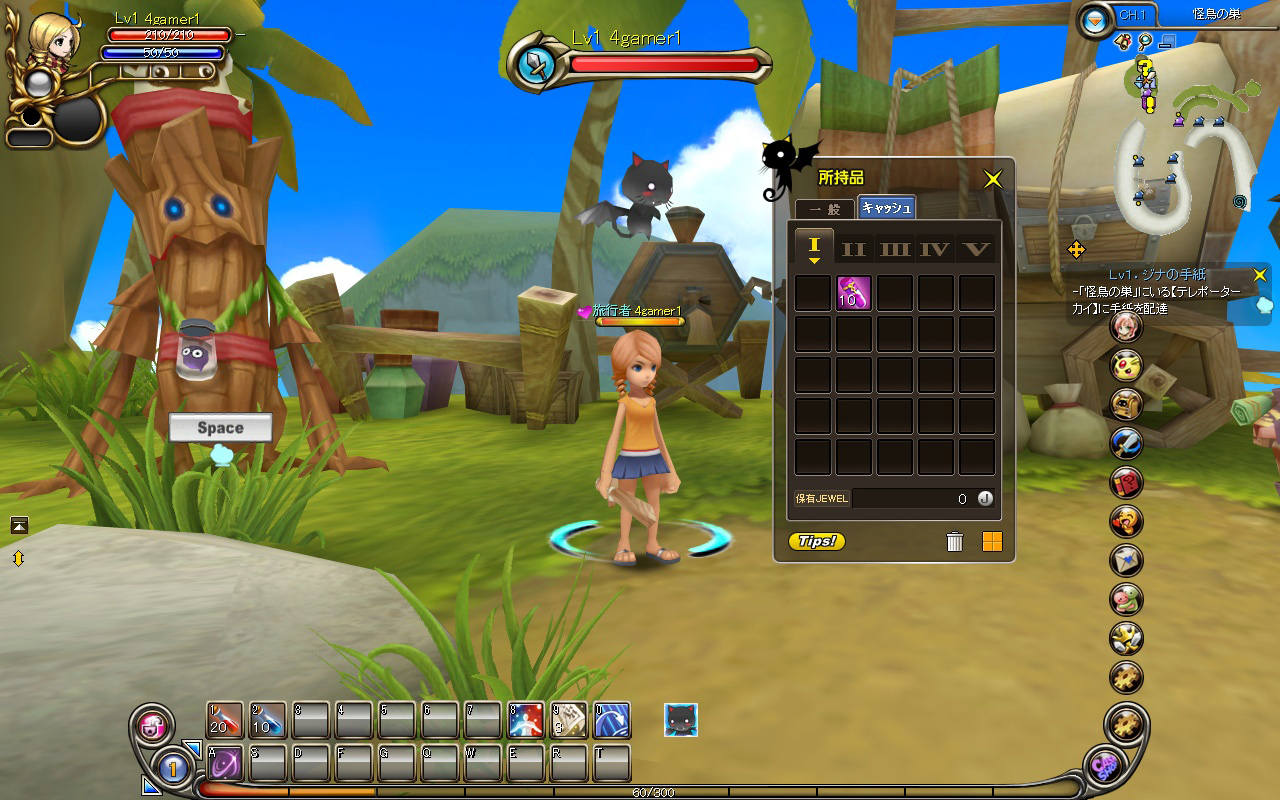Click the magnifying glass above the minimap
1280x800 pixels.
[x=1145, y=42]
